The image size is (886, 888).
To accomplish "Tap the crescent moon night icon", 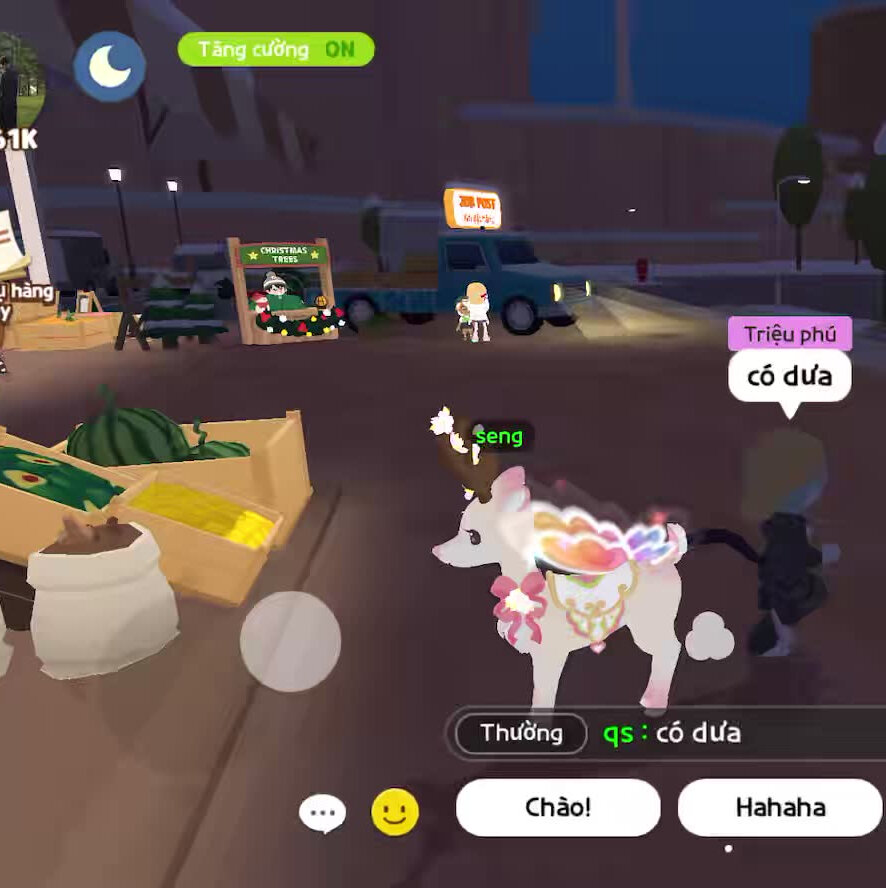I will 110,66.
